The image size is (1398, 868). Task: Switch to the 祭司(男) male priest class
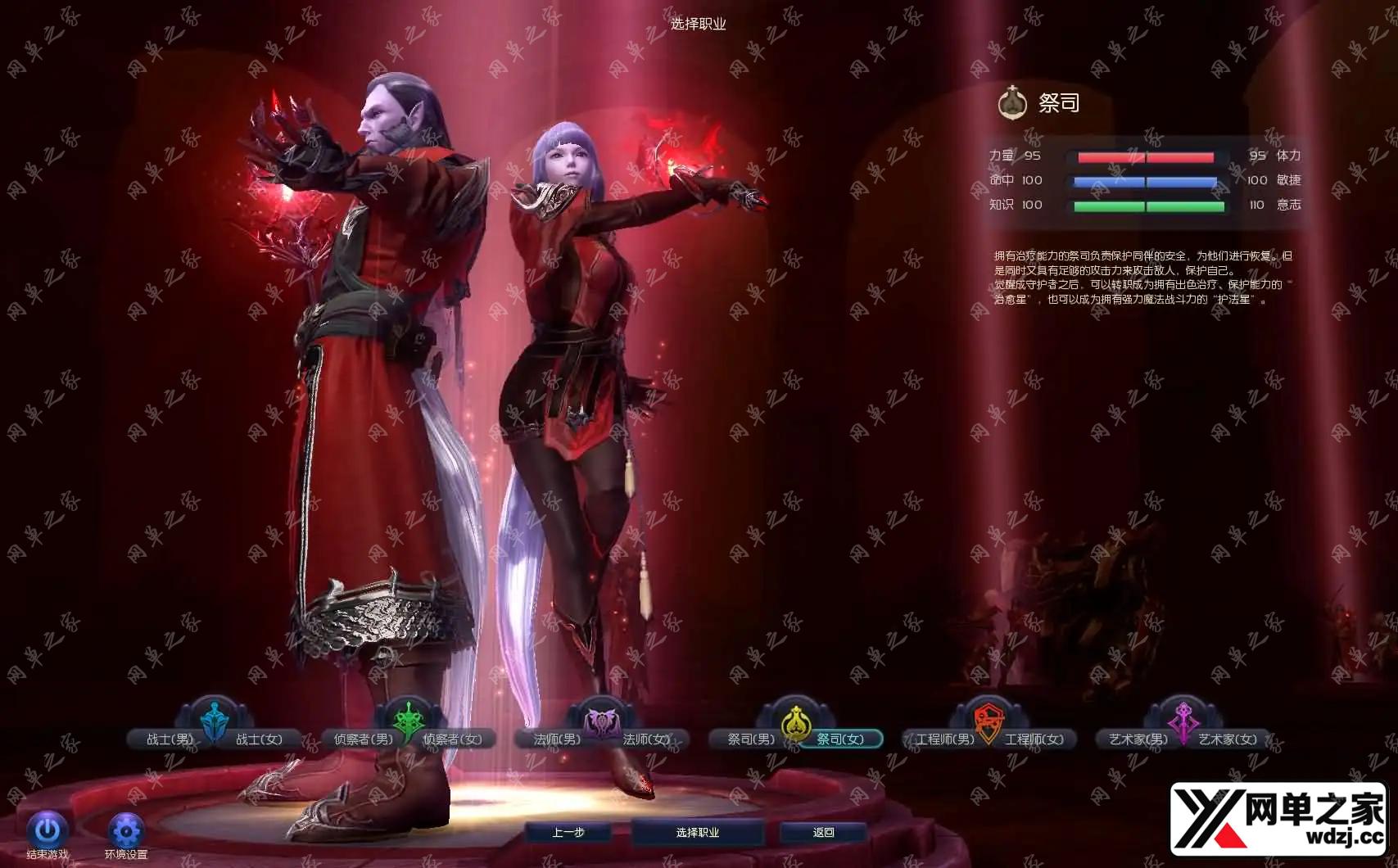pos(750,739)
